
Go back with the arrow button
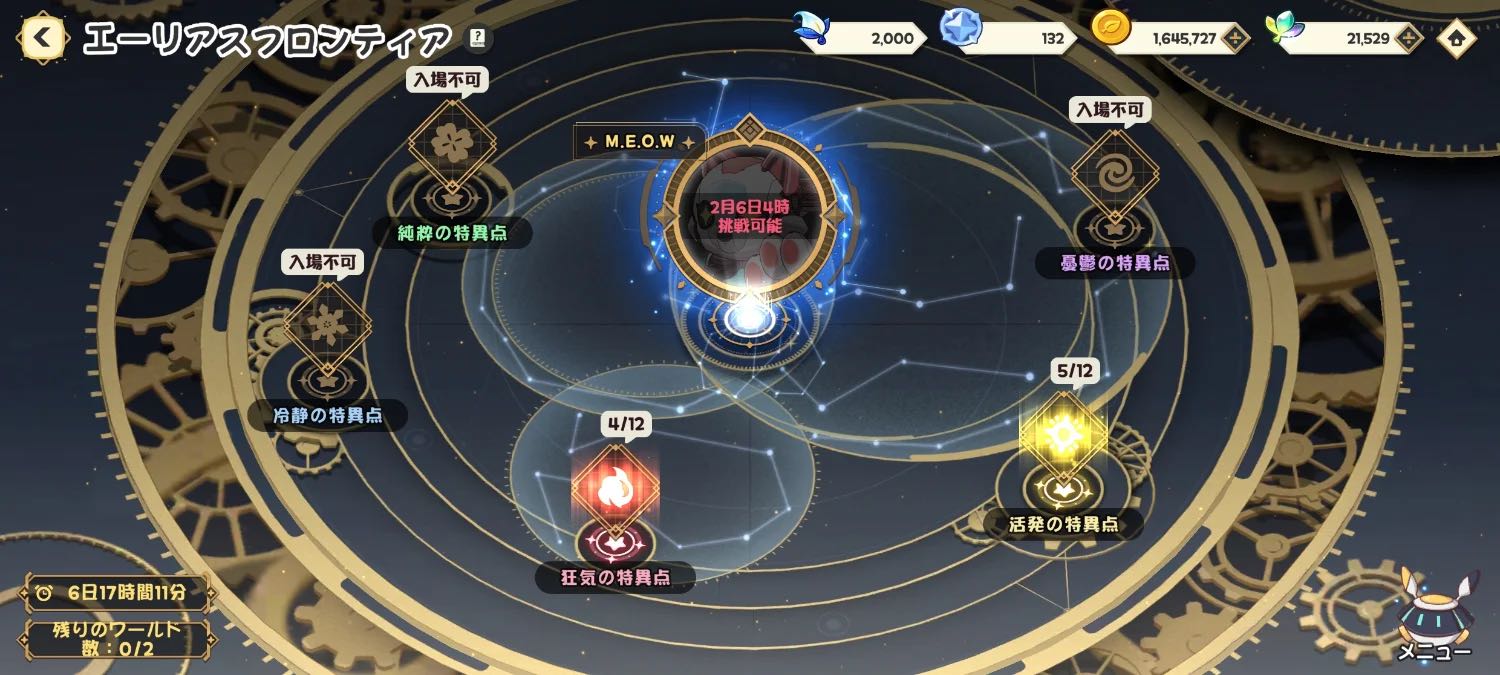click(x=42, y=39)
